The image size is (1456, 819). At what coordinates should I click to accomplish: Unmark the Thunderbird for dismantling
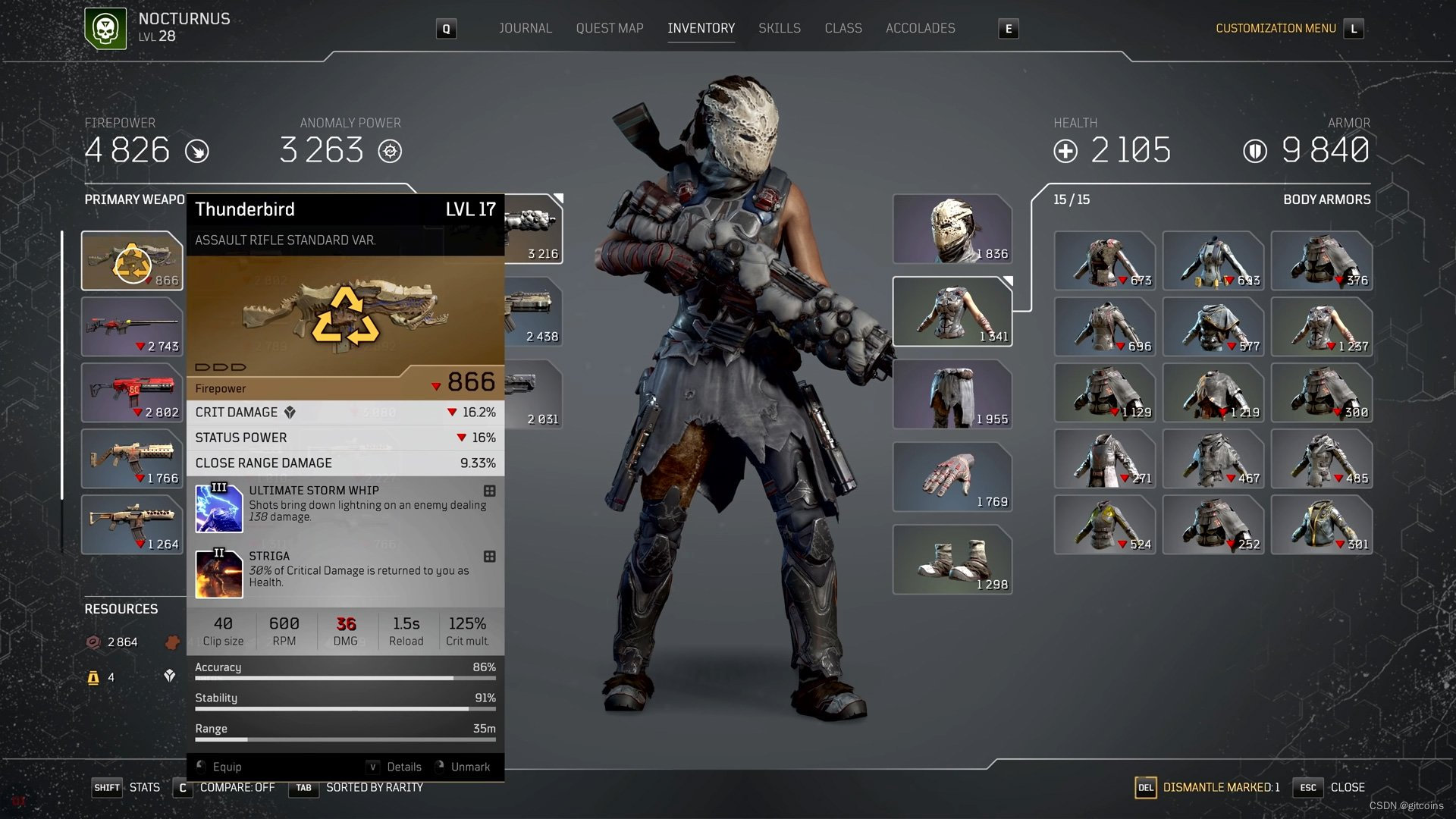point(469,767)
